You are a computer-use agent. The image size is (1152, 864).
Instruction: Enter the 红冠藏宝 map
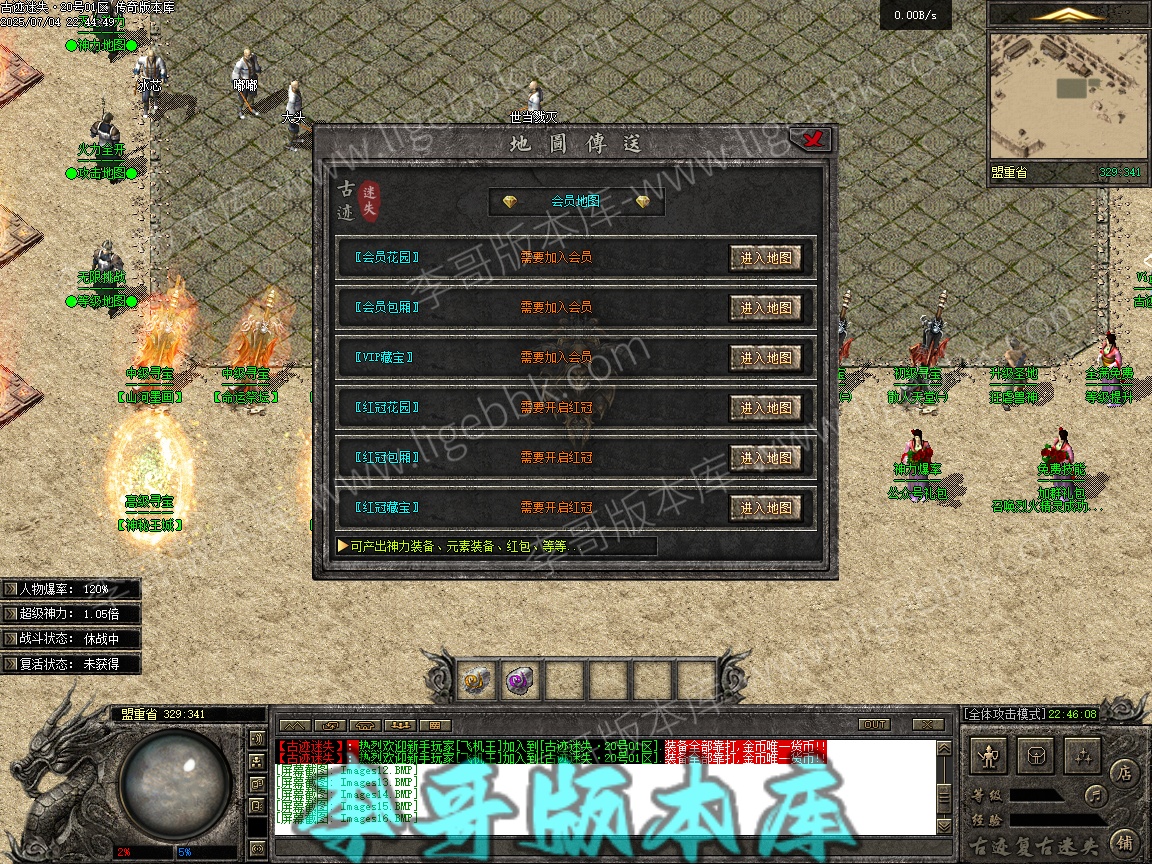pyautogui.click(x=765, y=508)
